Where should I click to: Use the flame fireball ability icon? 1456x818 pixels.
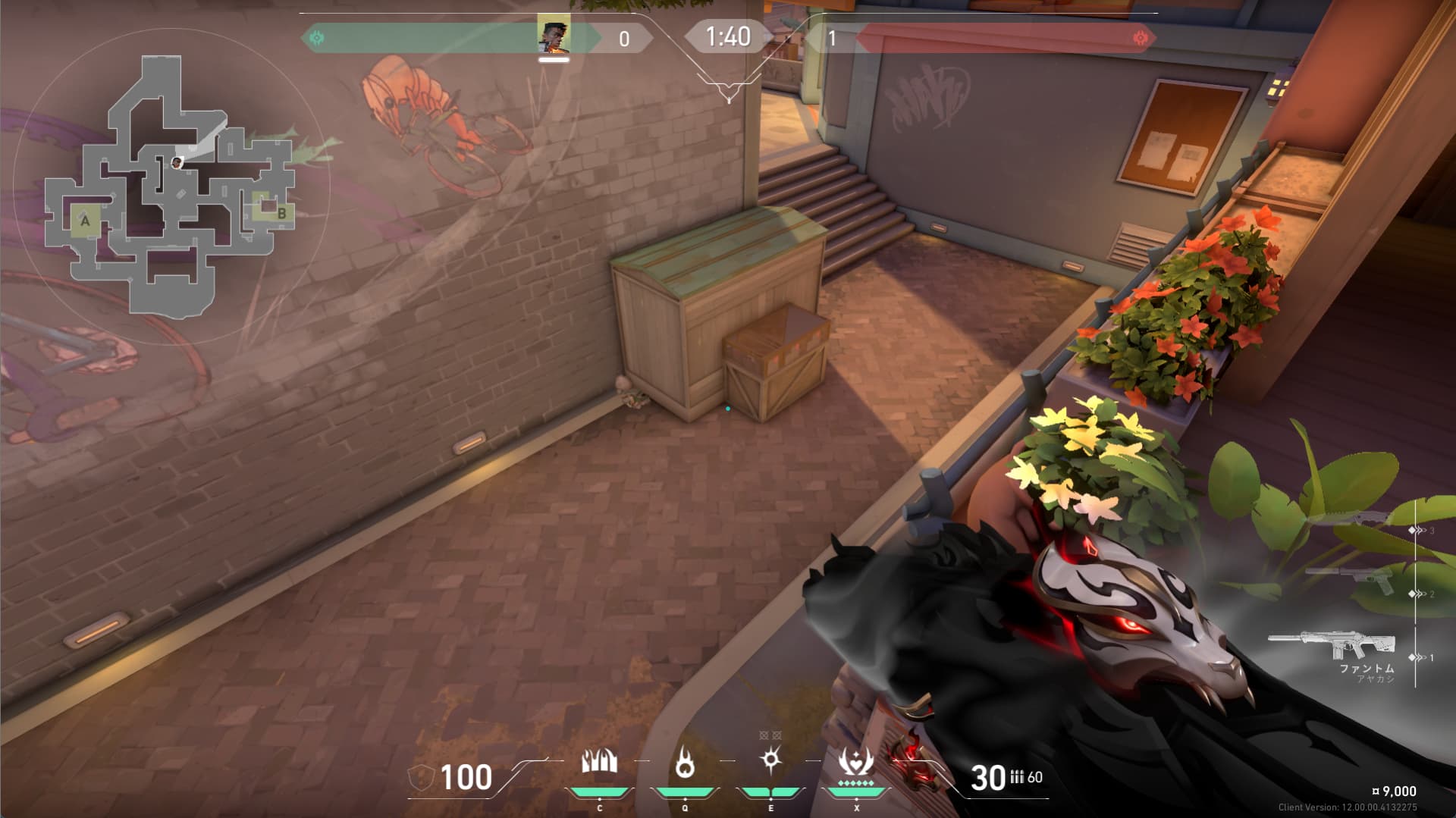[685, 763]
